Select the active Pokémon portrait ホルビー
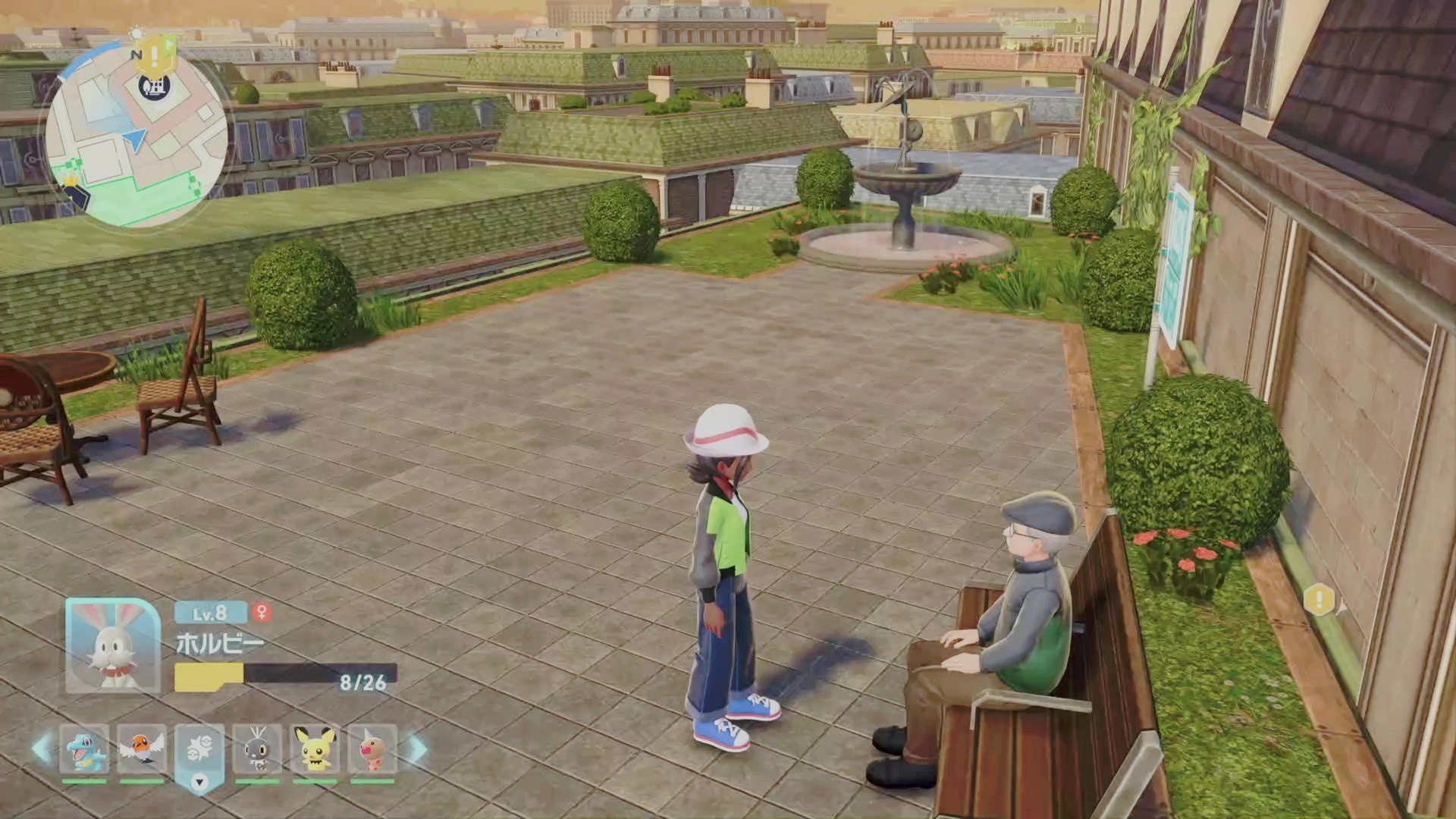 [113, 645]
